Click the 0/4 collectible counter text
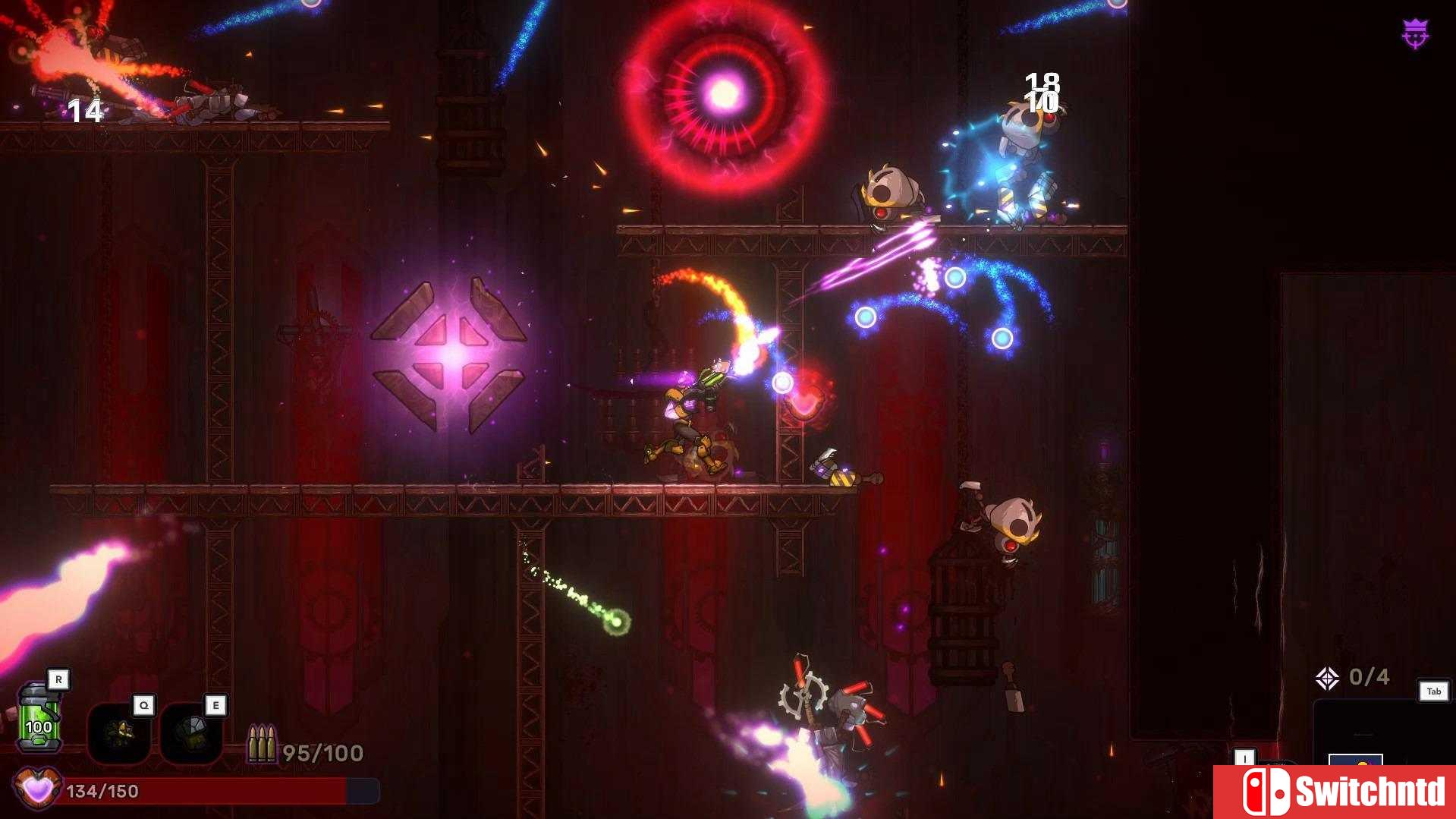Screen dimensions: 1456x819 pos(1370,676)
